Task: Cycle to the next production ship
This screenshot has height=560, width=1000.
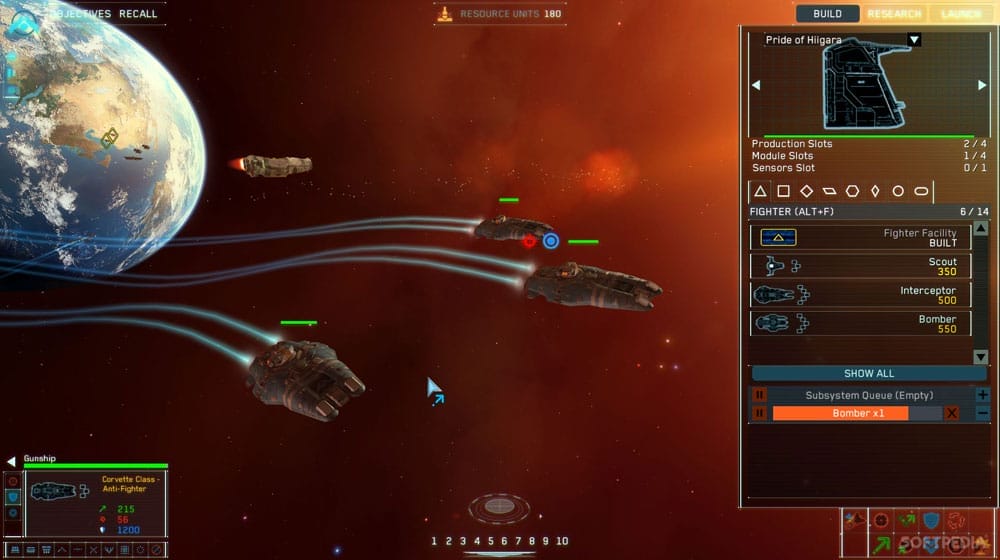Action: (x=982, y=85)
